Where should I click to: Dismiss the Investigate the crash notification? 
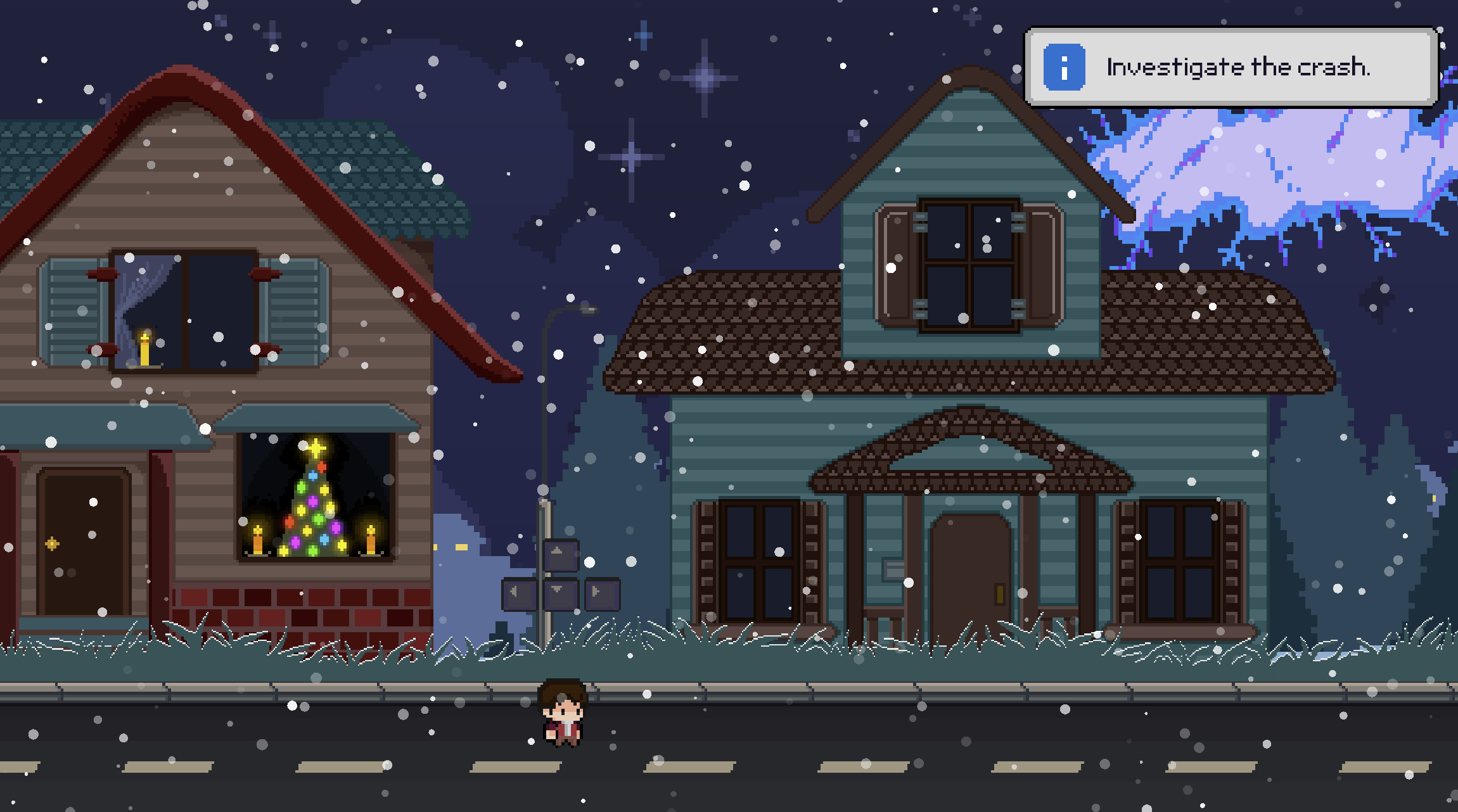(1236, 67)
